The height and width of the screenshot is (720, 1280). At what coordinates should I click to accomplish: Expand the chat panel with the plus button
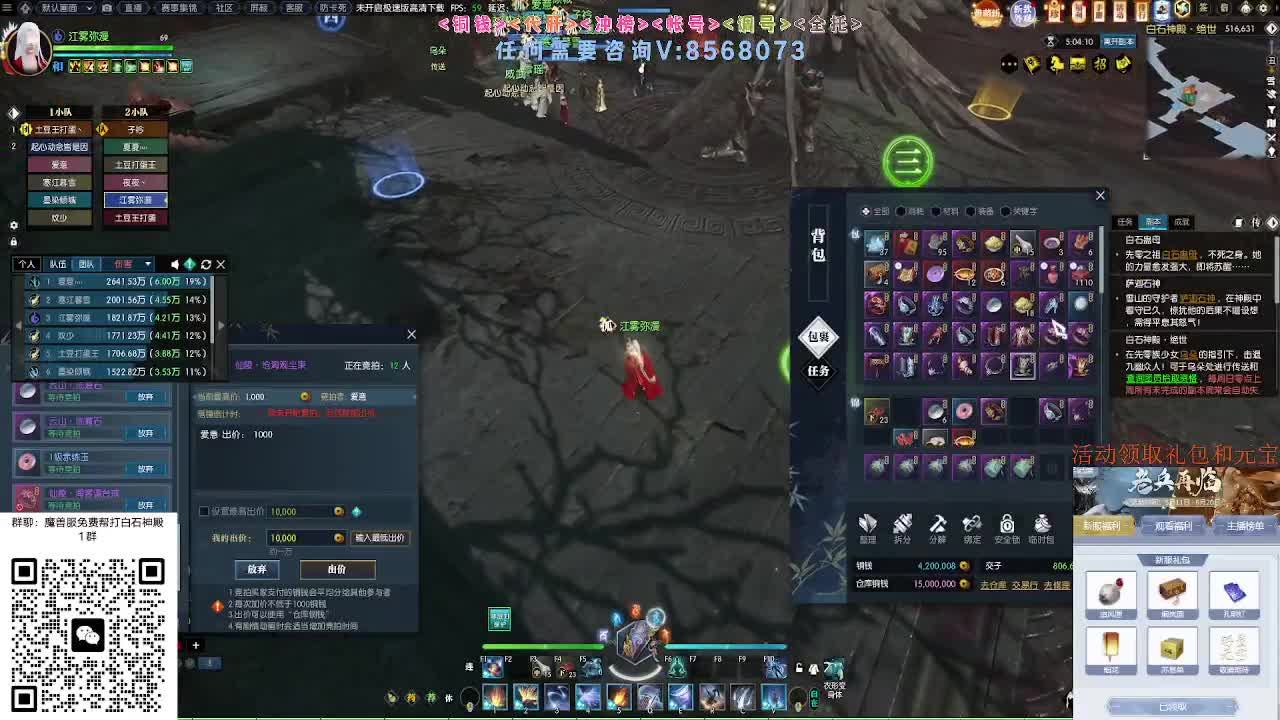click(196, 645)
